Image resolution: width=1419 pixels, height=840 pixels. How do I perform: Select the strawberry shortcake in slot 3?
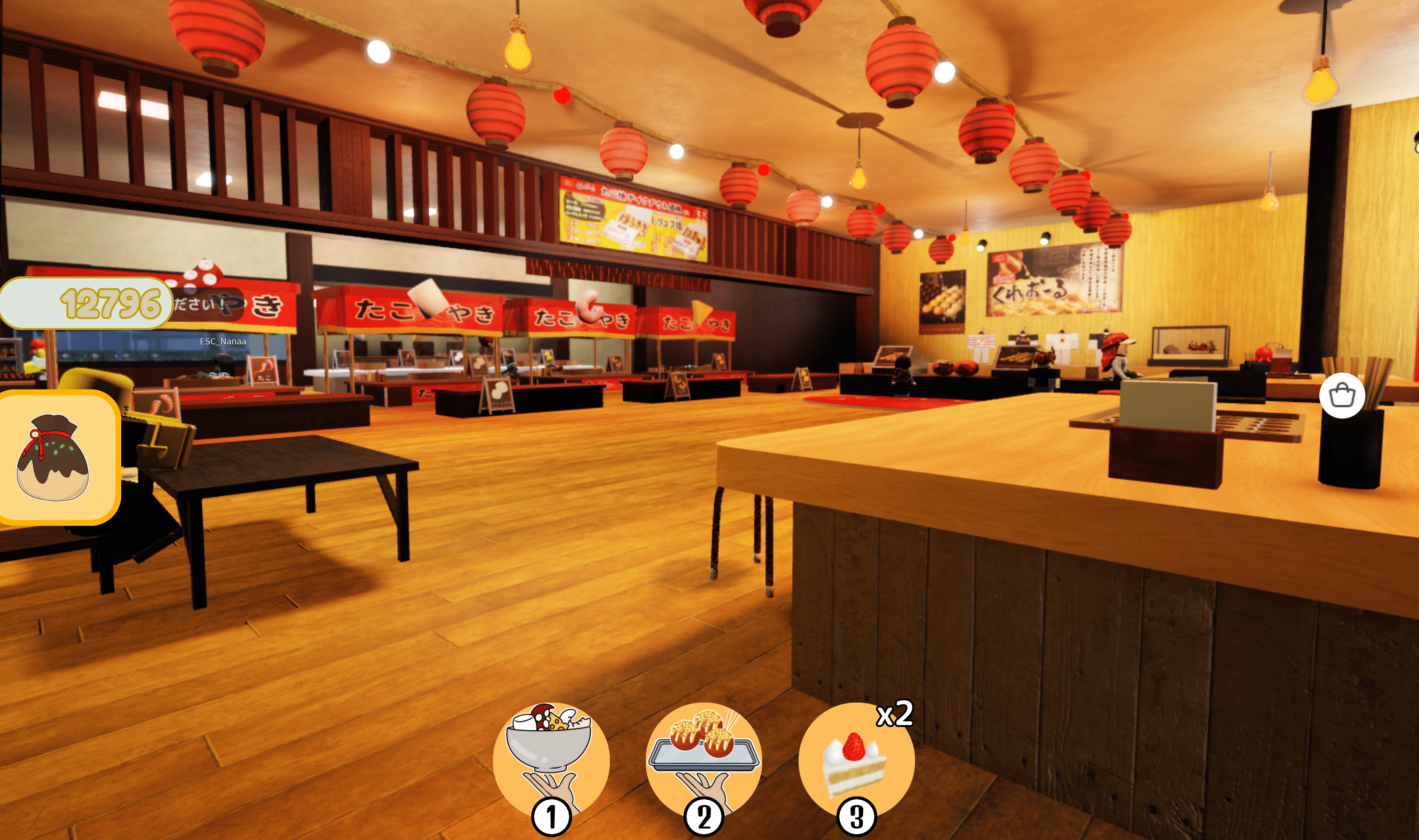(856, 760)
